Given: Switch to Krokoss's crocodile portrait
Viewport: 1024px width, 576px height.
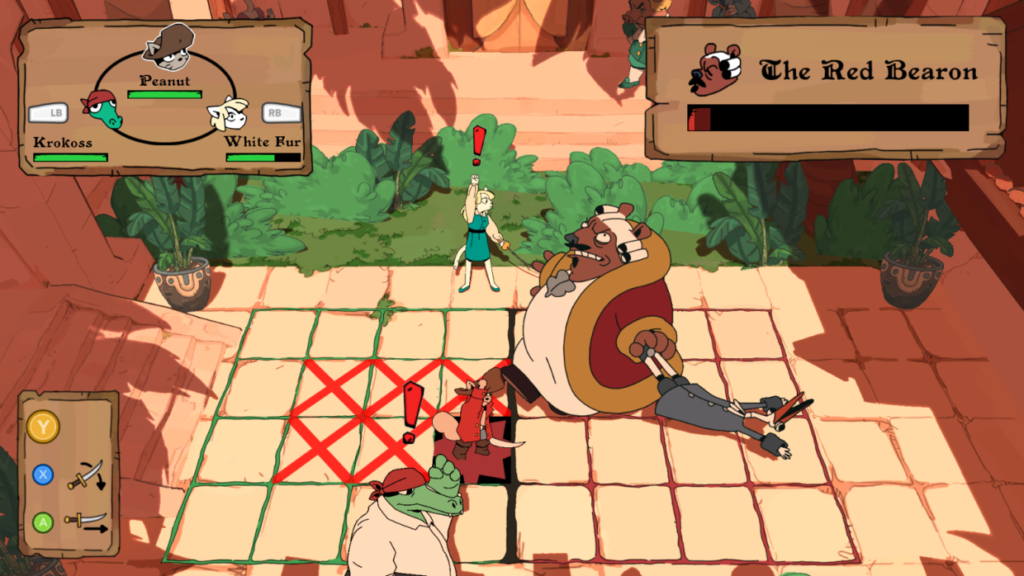Looking at the screenshot, I should [102, 108].
